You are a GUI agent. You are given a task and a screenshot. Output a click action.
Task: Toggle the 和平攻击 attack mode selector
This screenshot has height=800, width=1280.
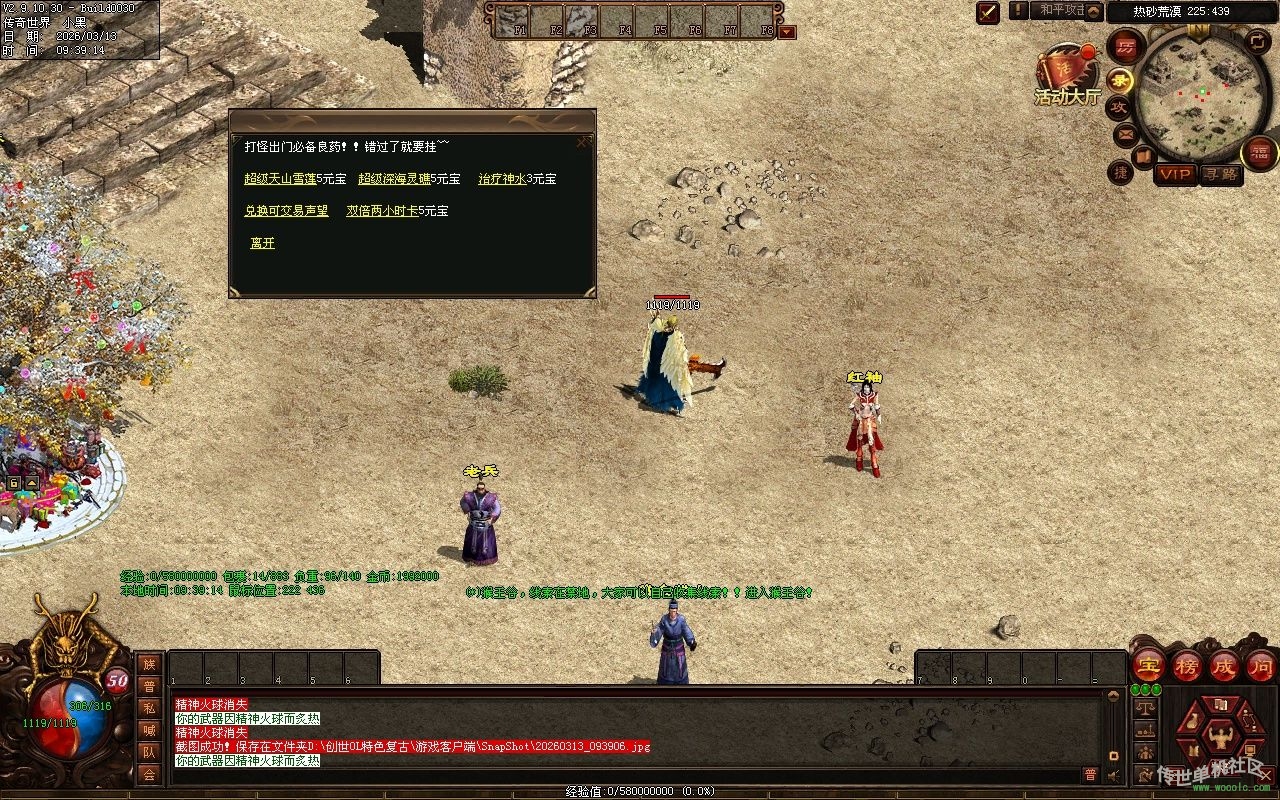pos(1060,11)
